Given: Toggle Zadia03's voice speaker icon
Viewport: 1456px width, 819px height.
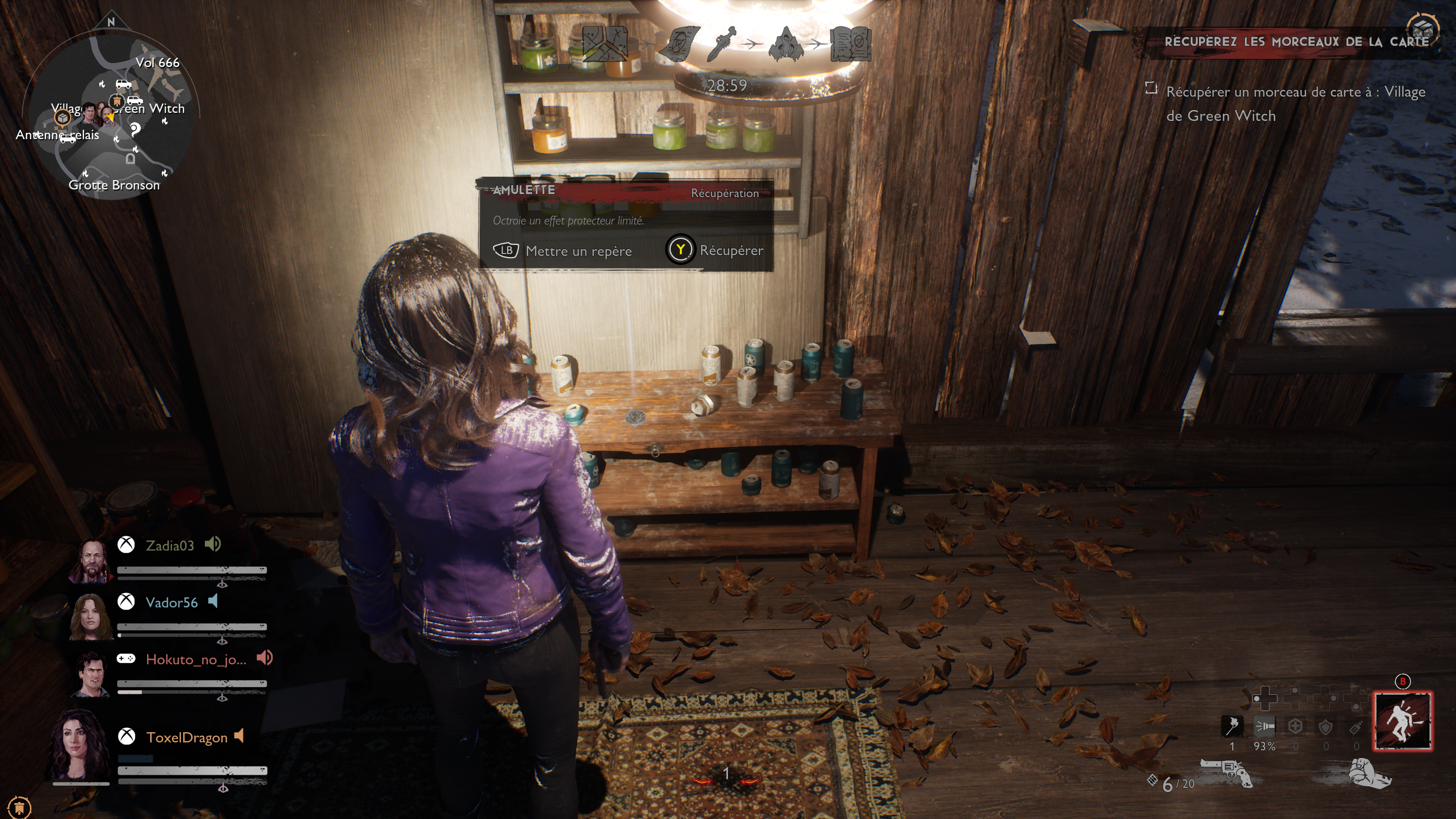Looking at the screenshot, I should pyautogui.click(x=212, y=544).
